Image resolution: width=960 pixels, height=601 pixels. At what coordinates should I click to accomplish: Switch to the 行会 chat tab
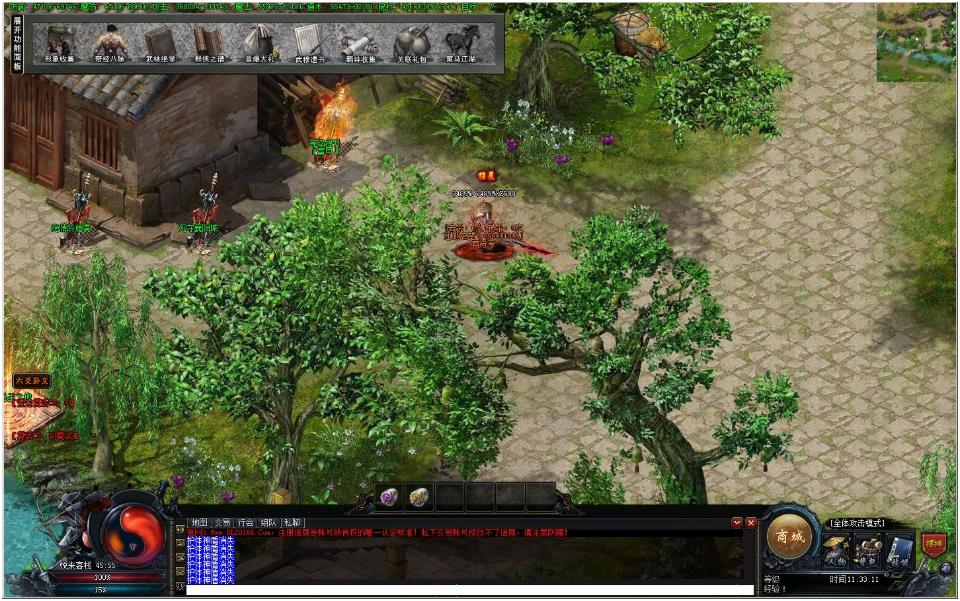[x=244, y=522]
